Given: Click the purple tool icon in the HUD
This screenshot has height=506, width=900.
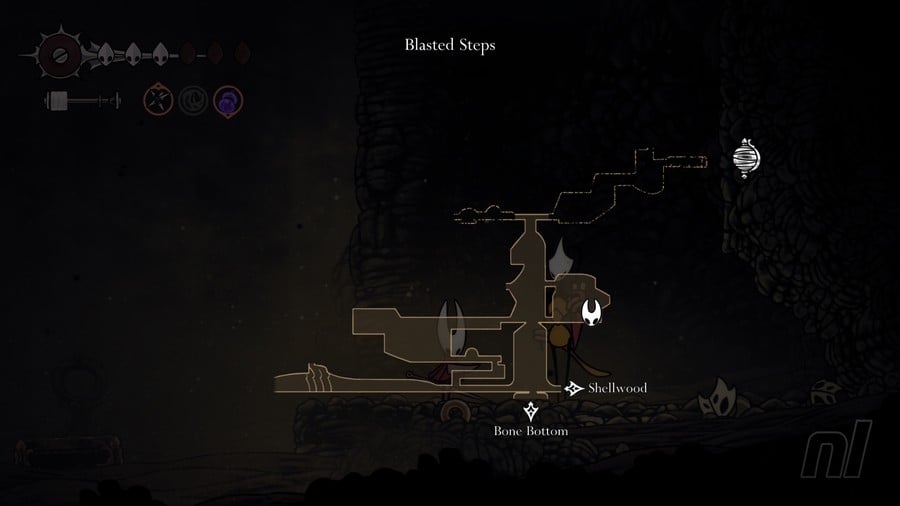Looking at the screenshot, I should 229,100.
